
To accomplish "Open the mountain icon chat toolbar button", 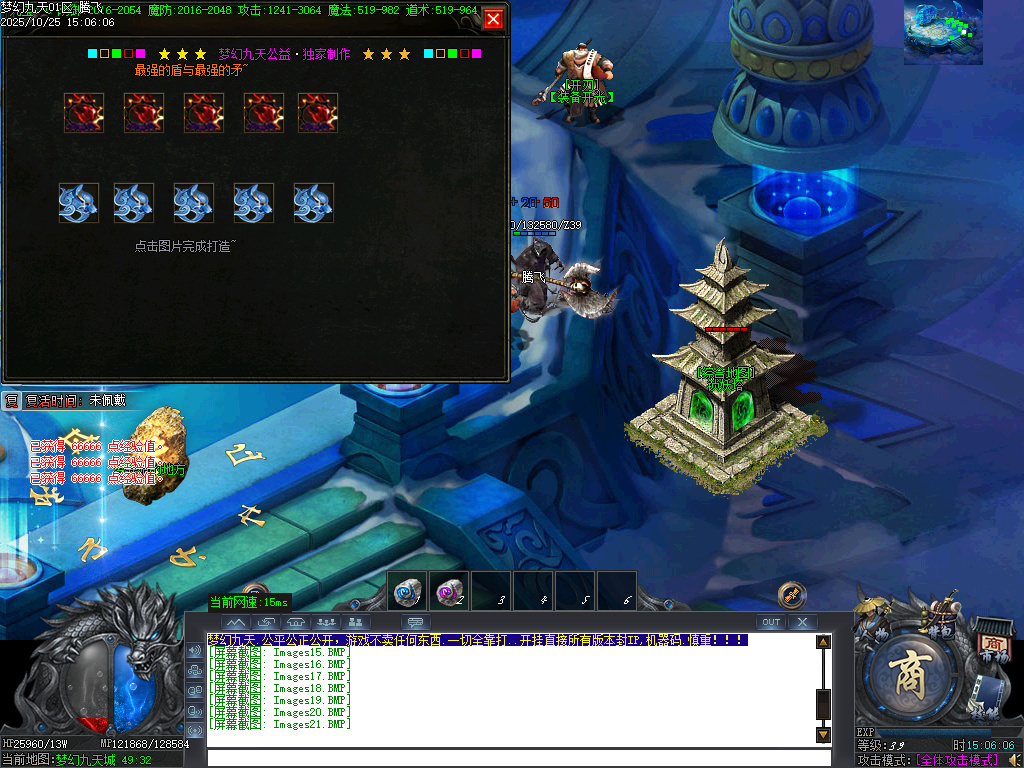I will [x=236, y=622].
